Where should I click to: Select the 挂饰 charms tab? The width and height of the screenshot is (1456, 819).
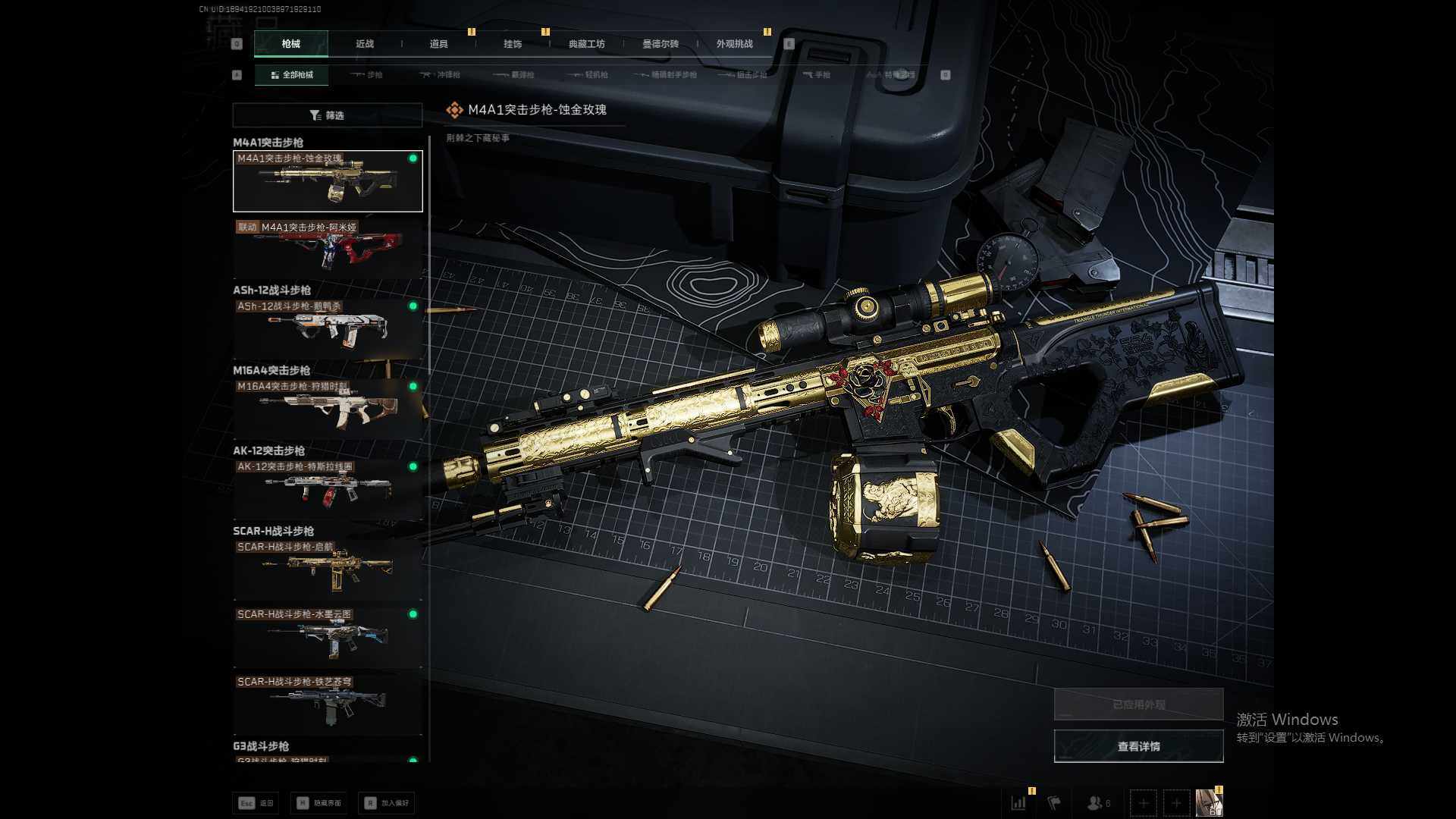tap(513, 44)
